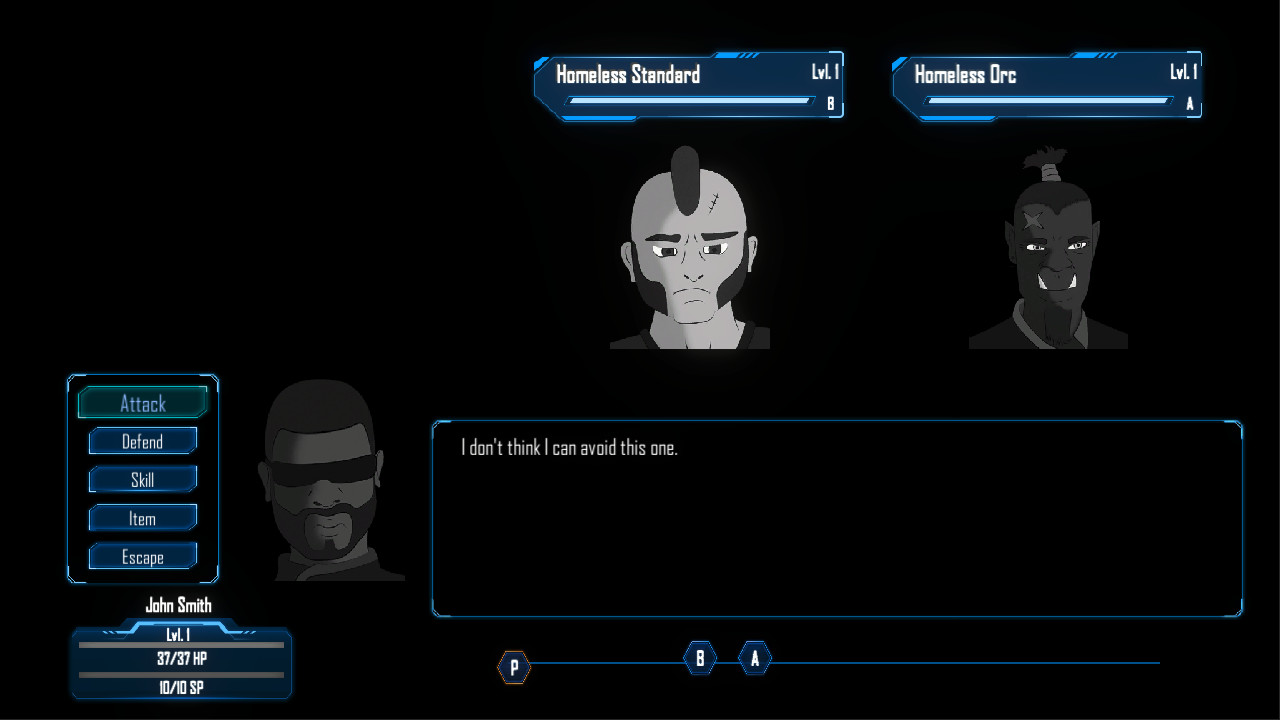Open the Item command
Screen dimensions: 1280x720
point(142,518)
